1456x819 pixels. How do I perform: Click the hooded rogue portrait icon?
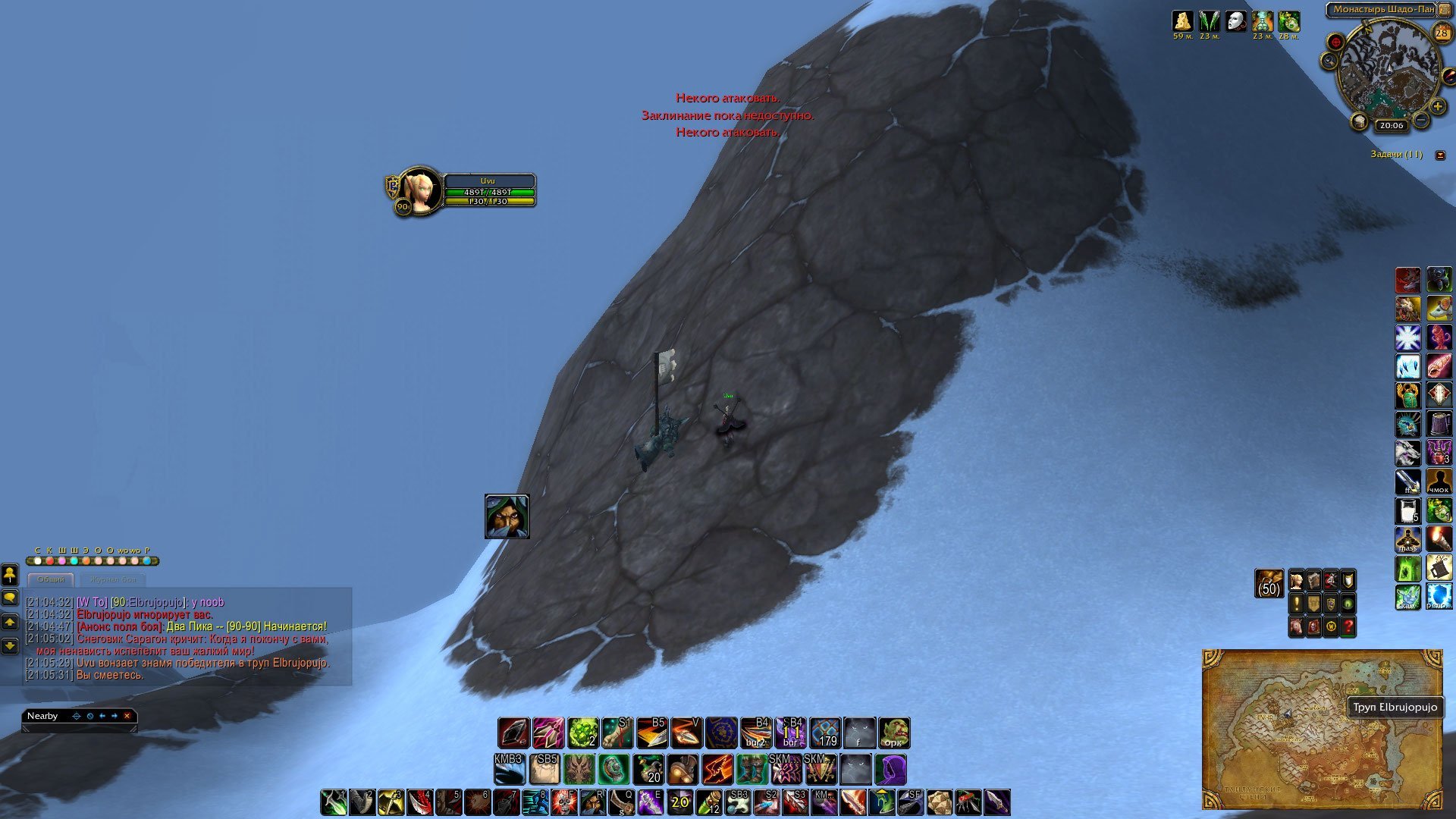tap(507, 516)
